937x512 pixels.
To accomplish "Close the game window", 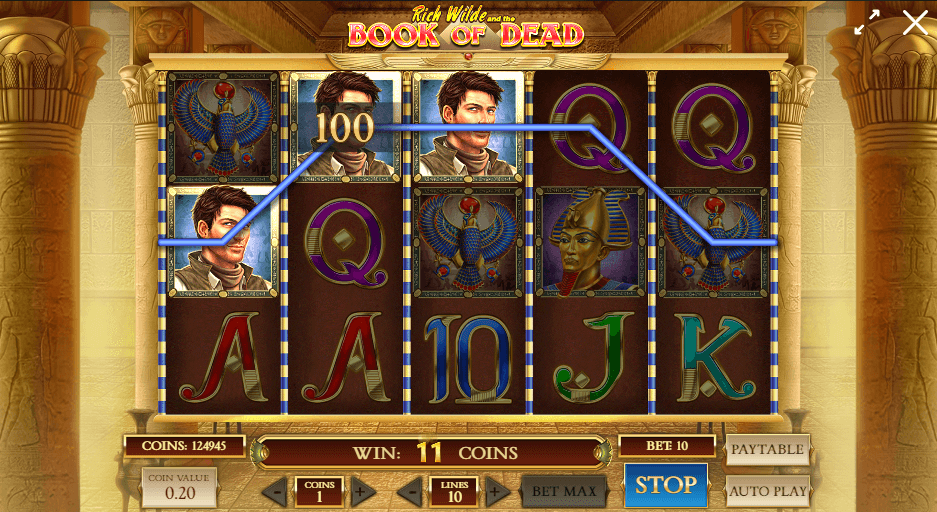I will click(914, 22).
